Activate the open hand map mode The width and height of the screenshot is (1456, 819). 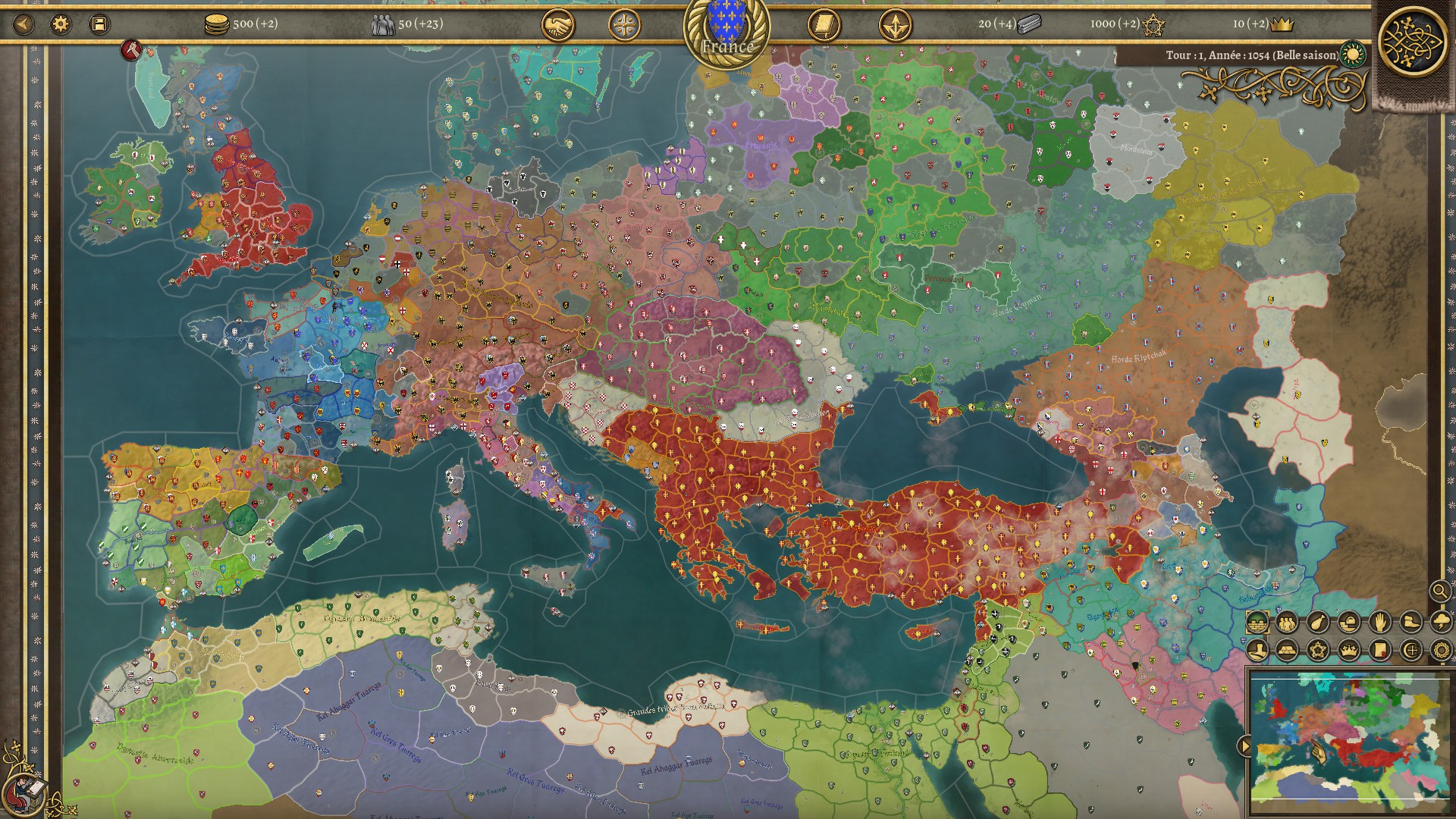[1379, 623]
